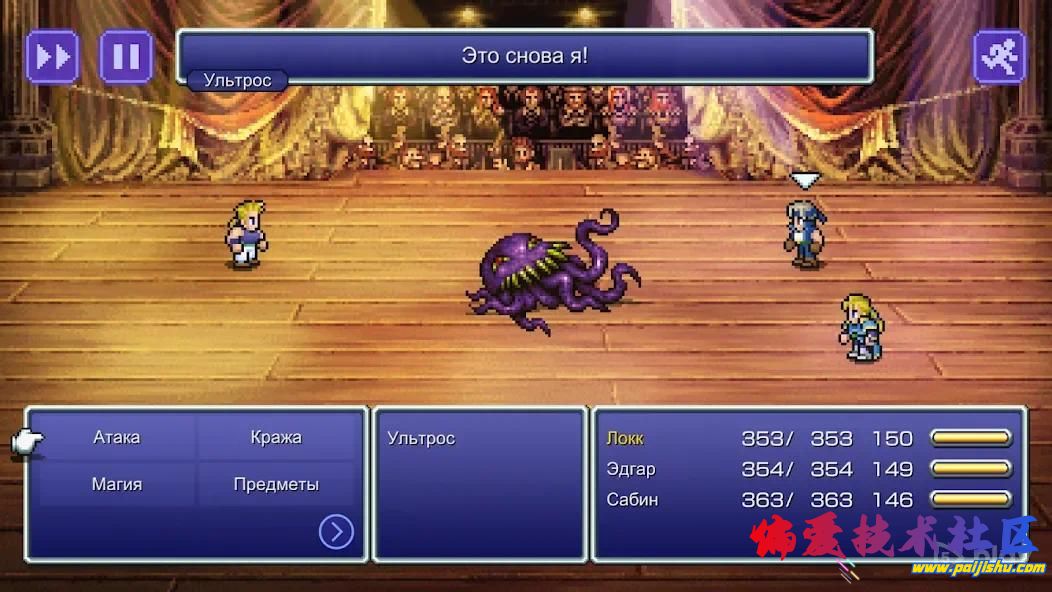Image resolution: width=1052 pixels, height=592 pixels.
Task: Target Ультрос in the enemy list
Action: click(x=421, y=438)
